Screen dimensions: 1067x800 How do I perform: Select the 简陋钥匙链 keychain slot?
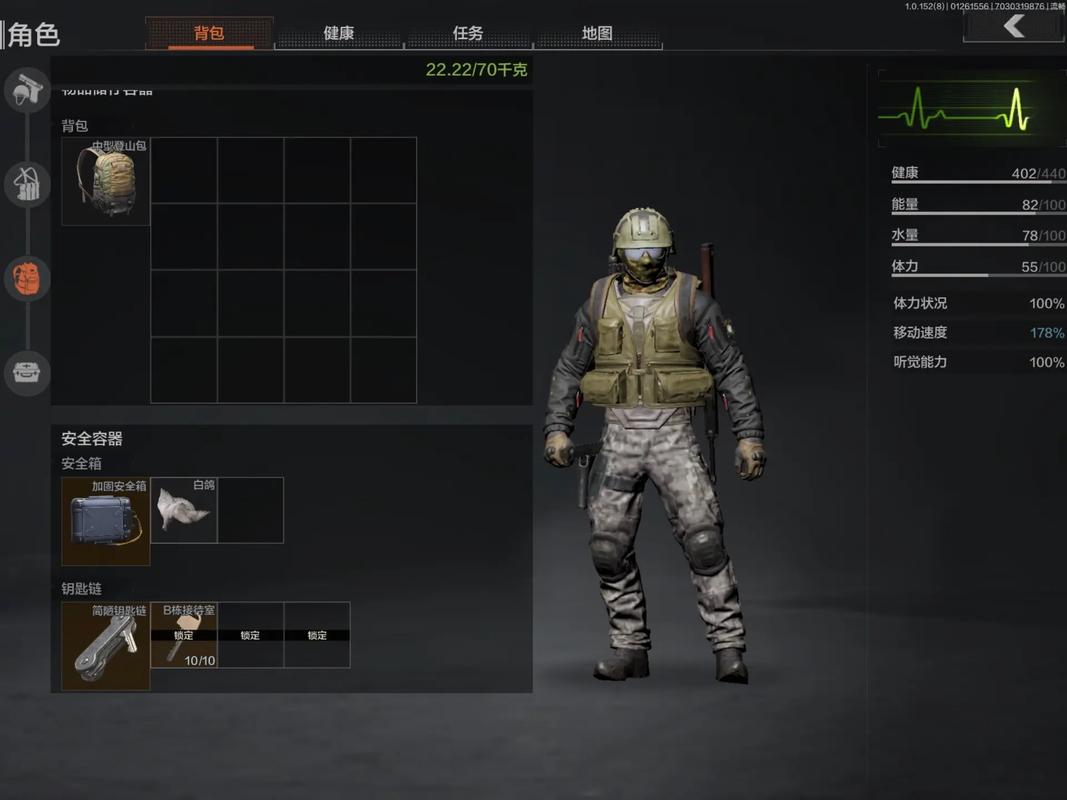pyautogui.click(x=106, y=646)
